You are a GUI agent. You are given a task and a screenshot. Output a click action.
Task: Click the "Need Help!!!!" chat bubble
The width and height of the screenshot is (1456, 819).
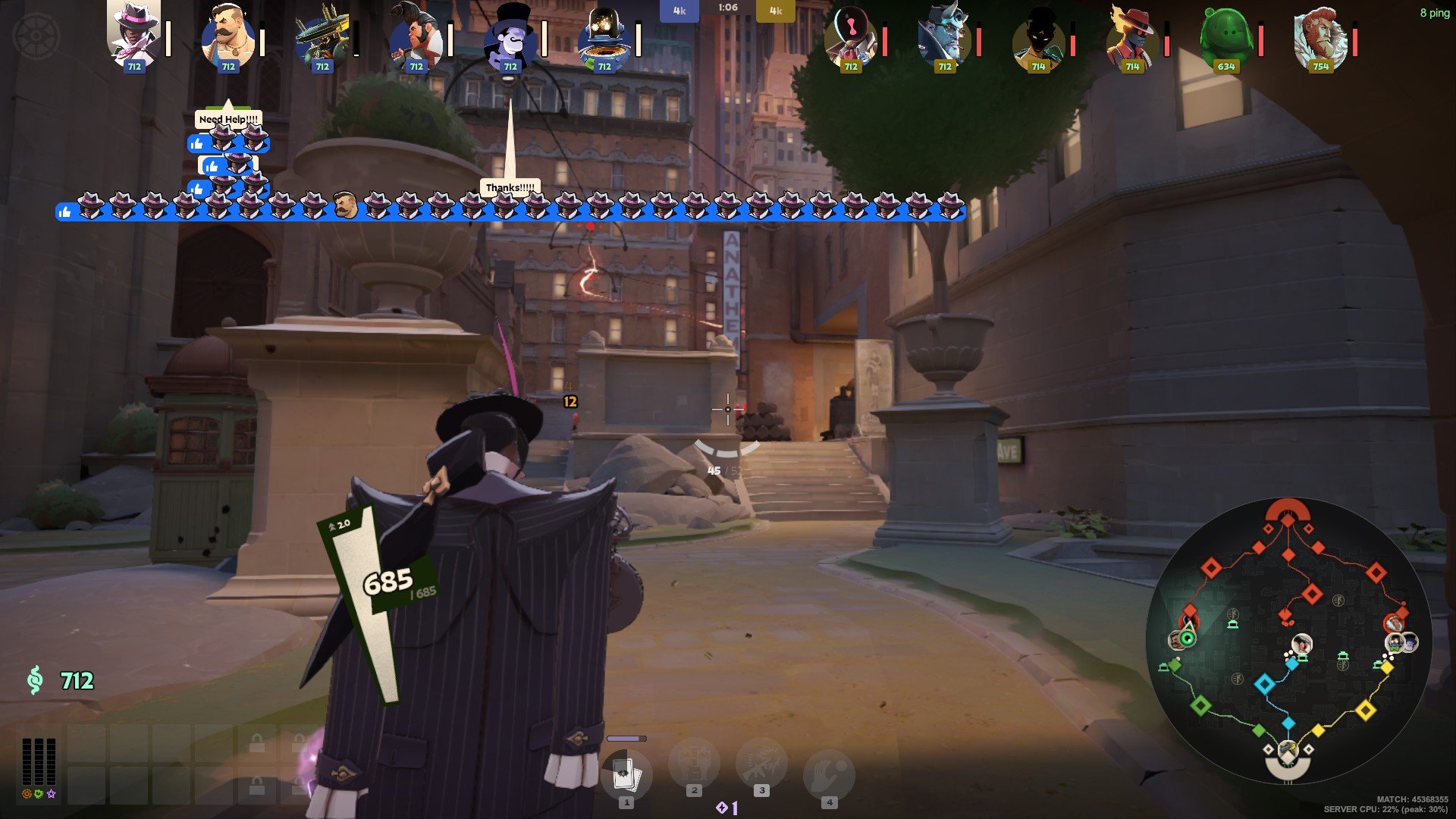click(x=228, y=119)
